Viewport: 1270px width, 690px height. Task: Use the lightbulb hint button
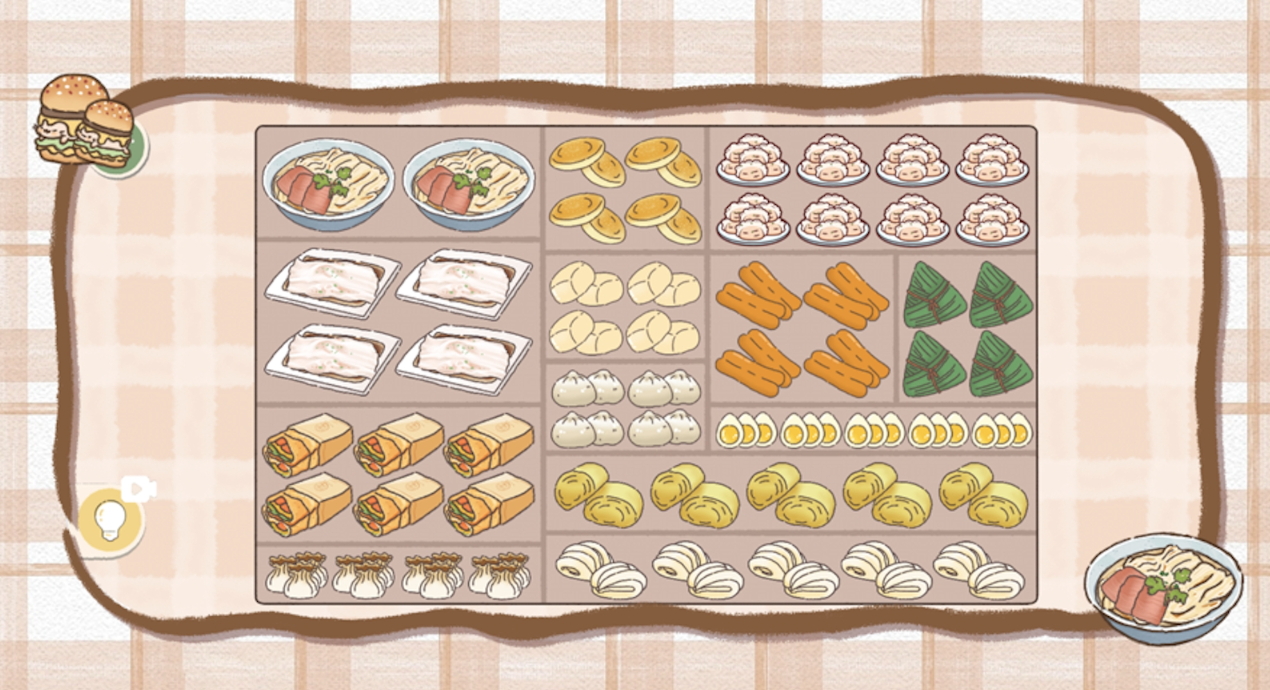pyautogui.click(x=110, y=521)
